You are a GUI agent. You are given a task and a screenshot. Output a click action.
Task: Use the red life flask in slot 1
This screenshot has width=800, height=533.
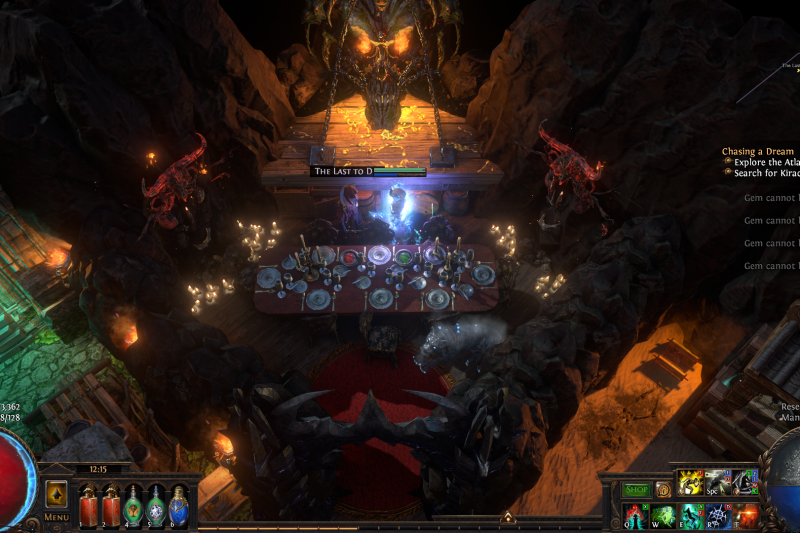pos(87,505)
